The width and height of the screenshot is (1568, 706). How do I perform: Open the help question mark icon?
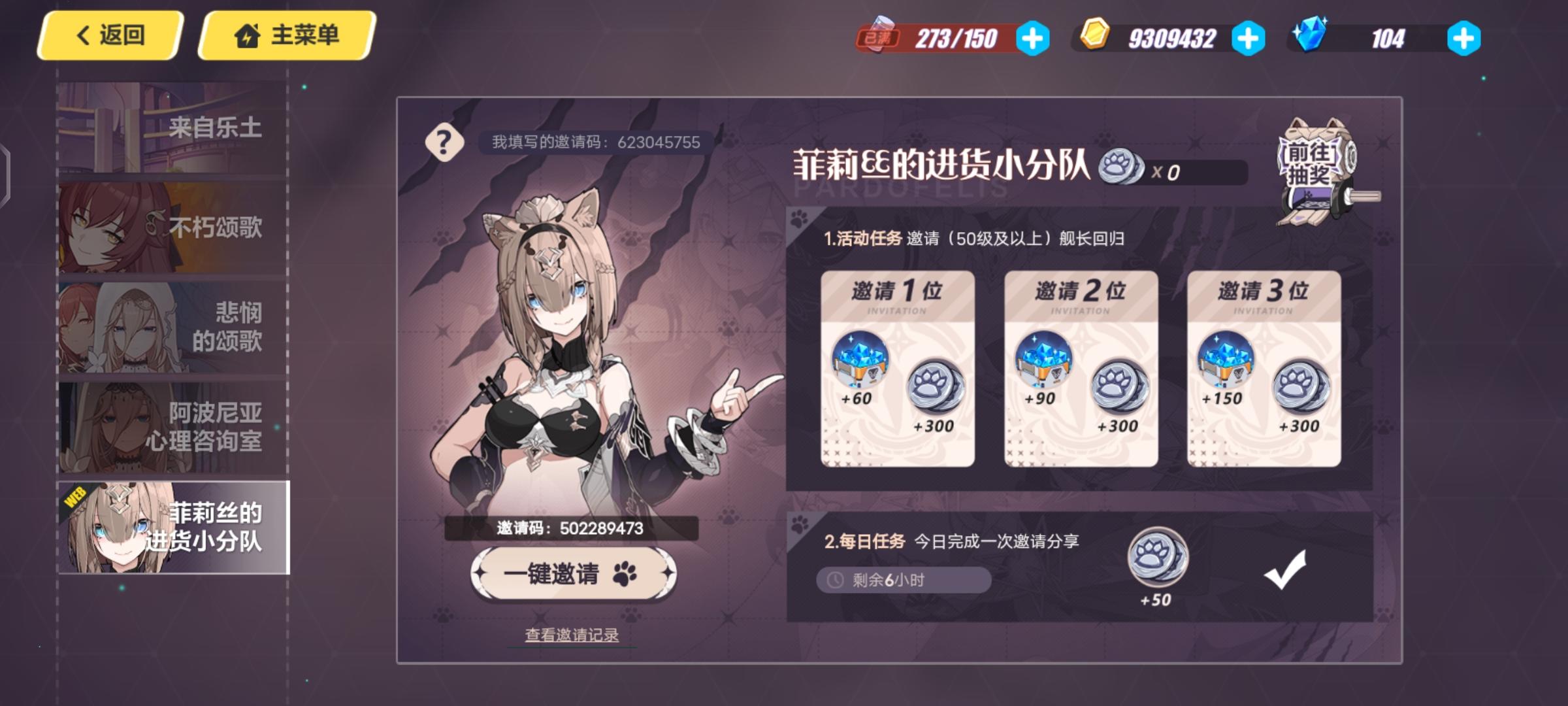tap(445, 141)
